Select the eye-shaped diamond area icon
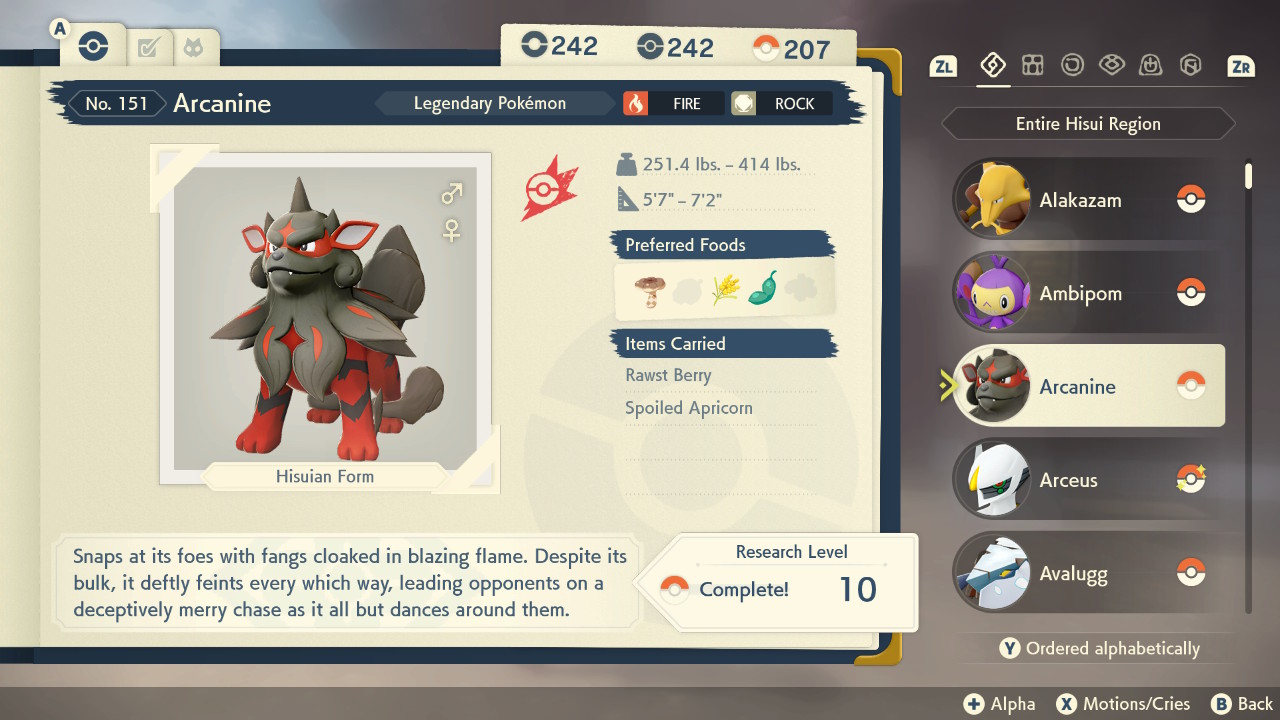Image resolution: width=1280 pixels, height=720 pixels. pos(1111,66)
